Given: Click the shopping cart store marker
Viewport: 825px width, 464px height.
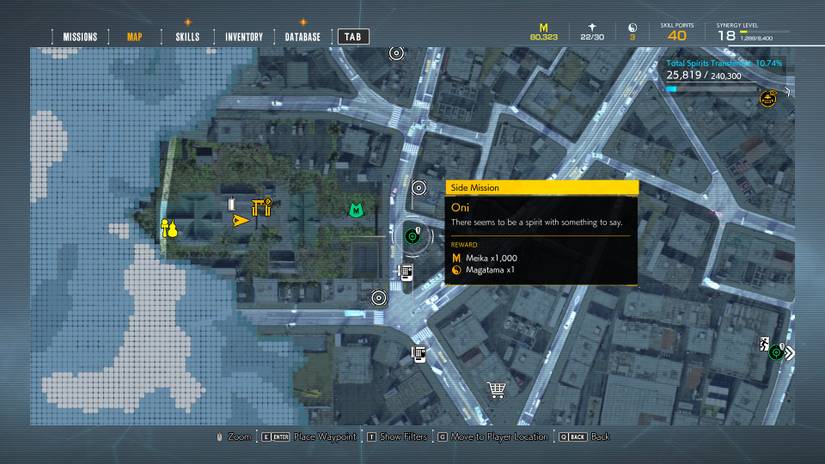Looking at the screenshot, I should coord(495,389).
